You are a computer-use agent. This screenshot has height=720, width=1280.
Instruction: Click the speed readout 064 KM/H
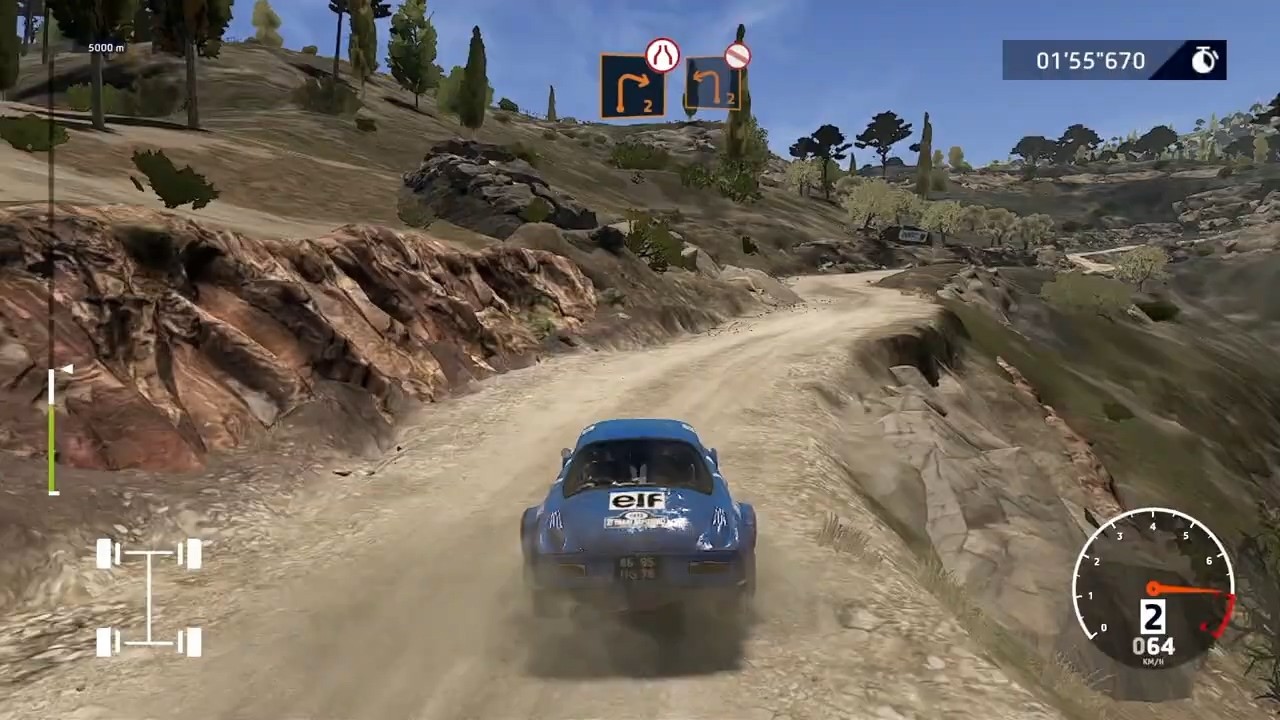pyautogui.click(x=1156, y=647)
